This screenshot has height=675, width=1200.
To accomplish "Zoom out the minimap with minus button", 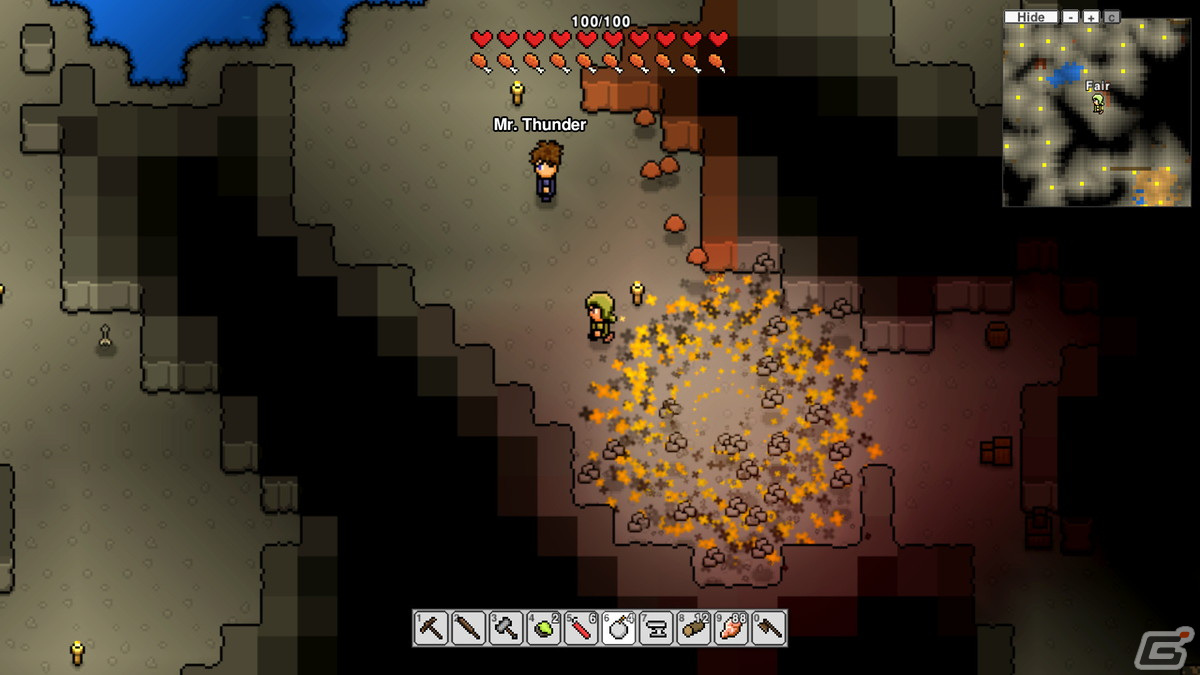I will [1071, 17].
